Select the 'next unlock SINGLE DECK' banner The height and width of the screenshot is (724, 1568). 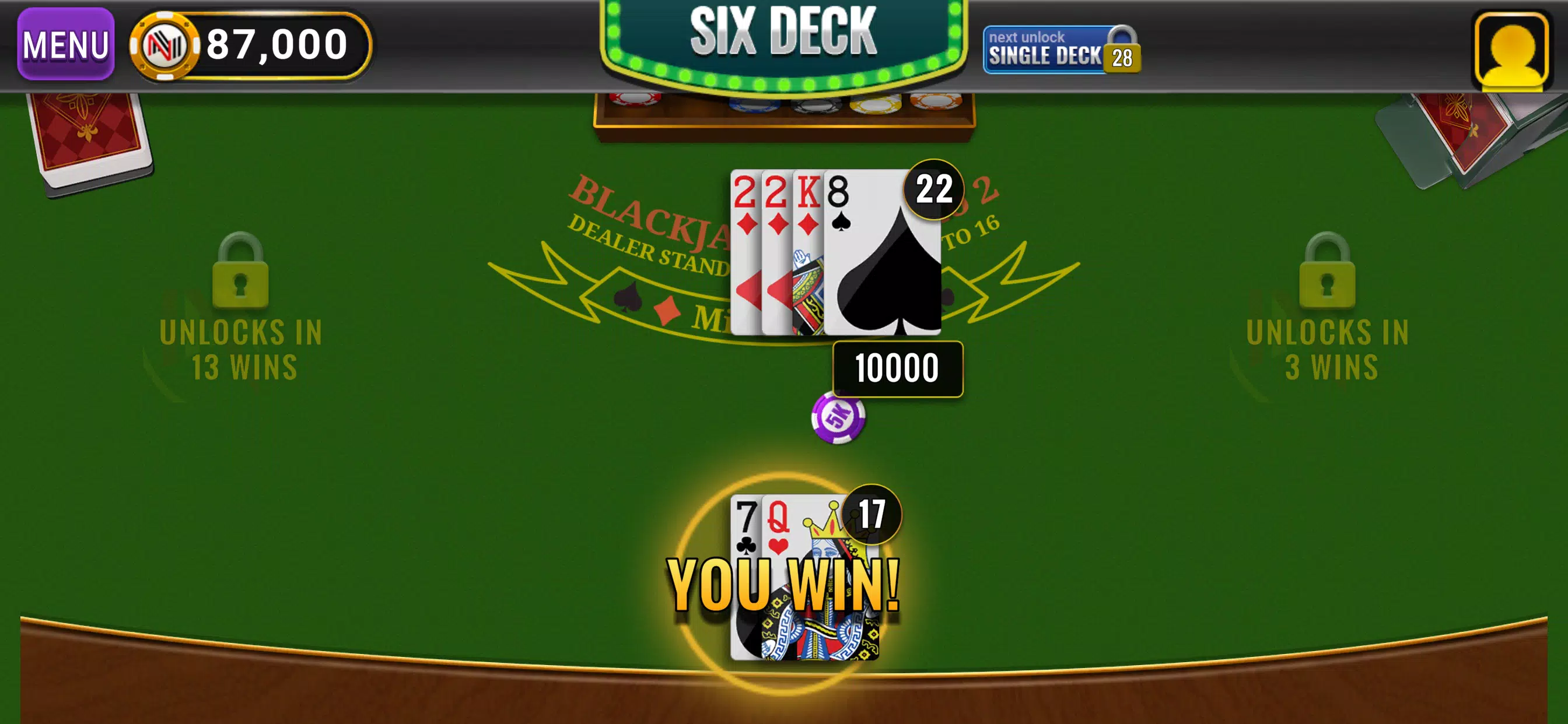tap(1044, 48)
